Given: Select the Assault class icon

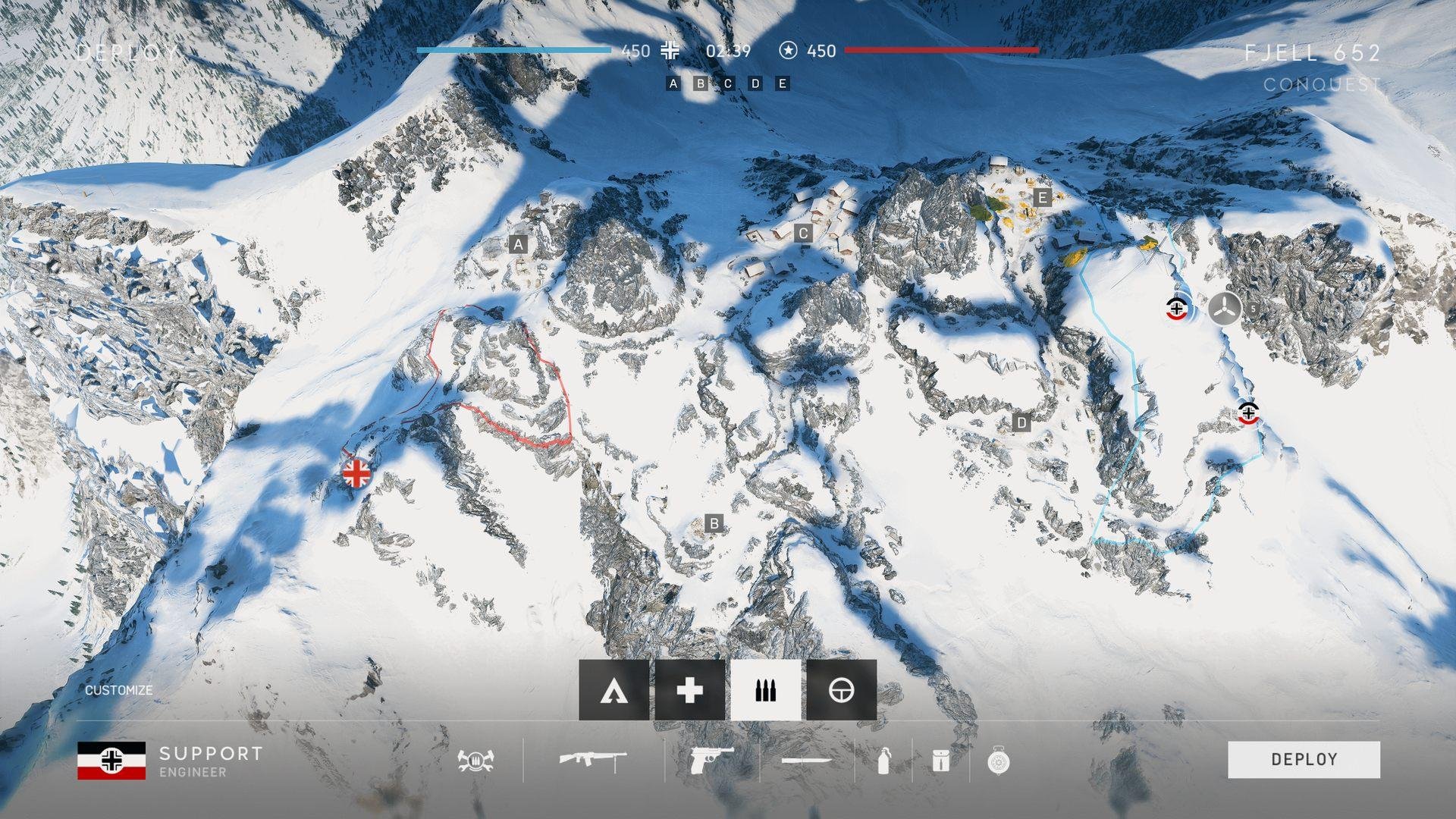Looking at the screenshot, I should (613, 690).
